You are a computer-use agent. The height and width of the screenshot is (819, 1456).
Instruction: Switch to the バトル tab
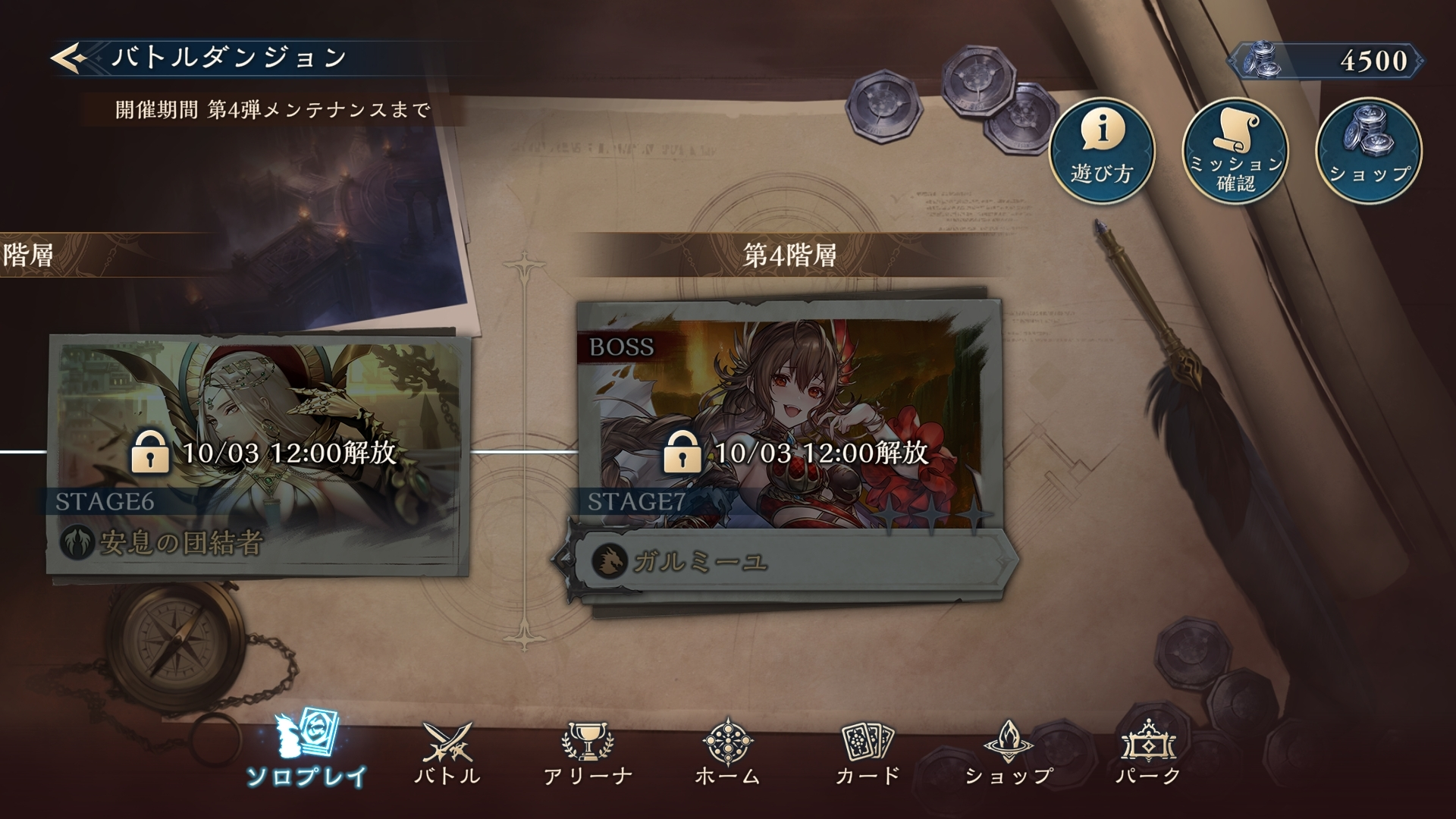447,751
